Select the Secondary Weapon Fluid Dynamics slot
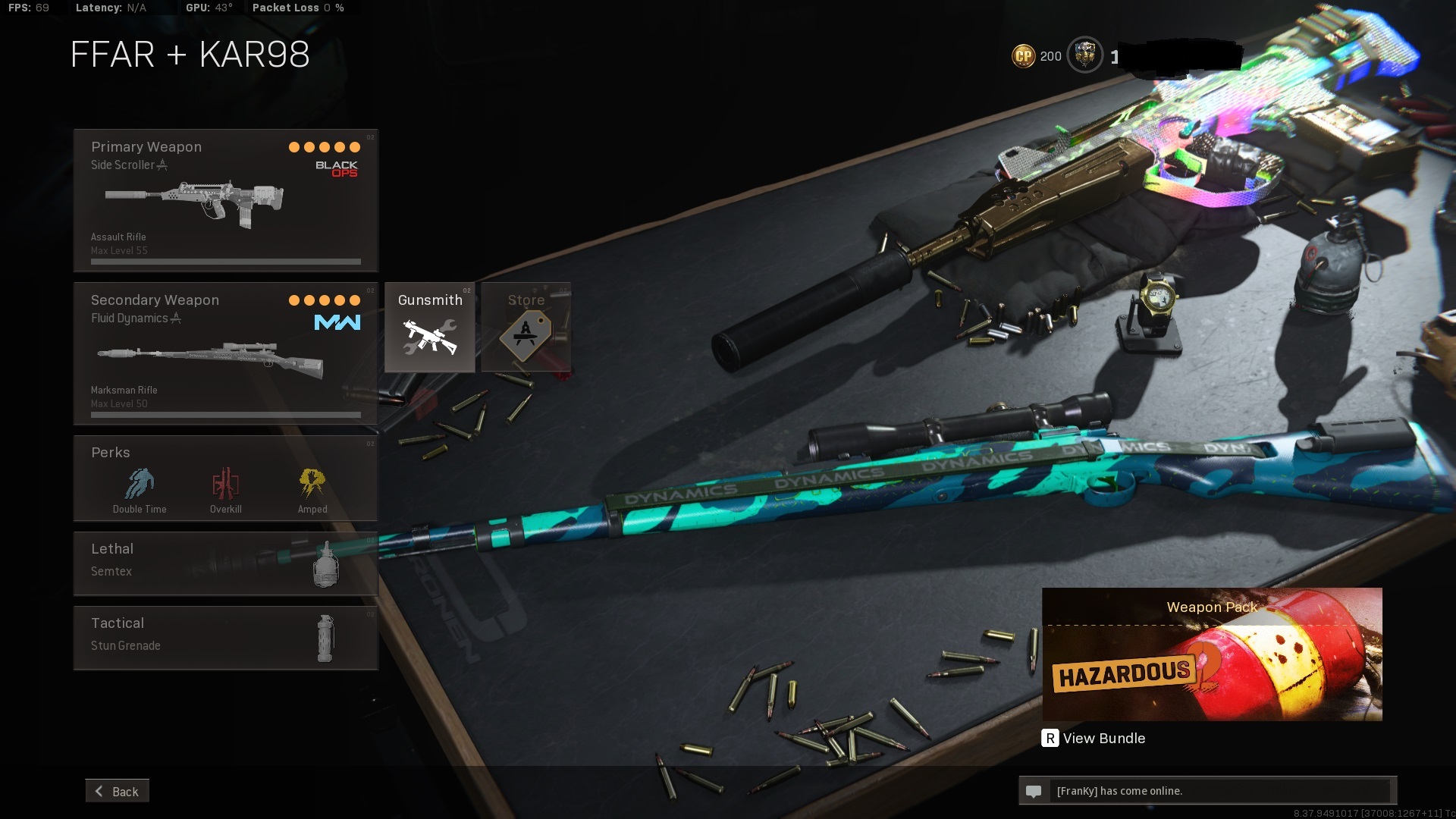The image size is (1456, 819). click(x=225, y=353)
